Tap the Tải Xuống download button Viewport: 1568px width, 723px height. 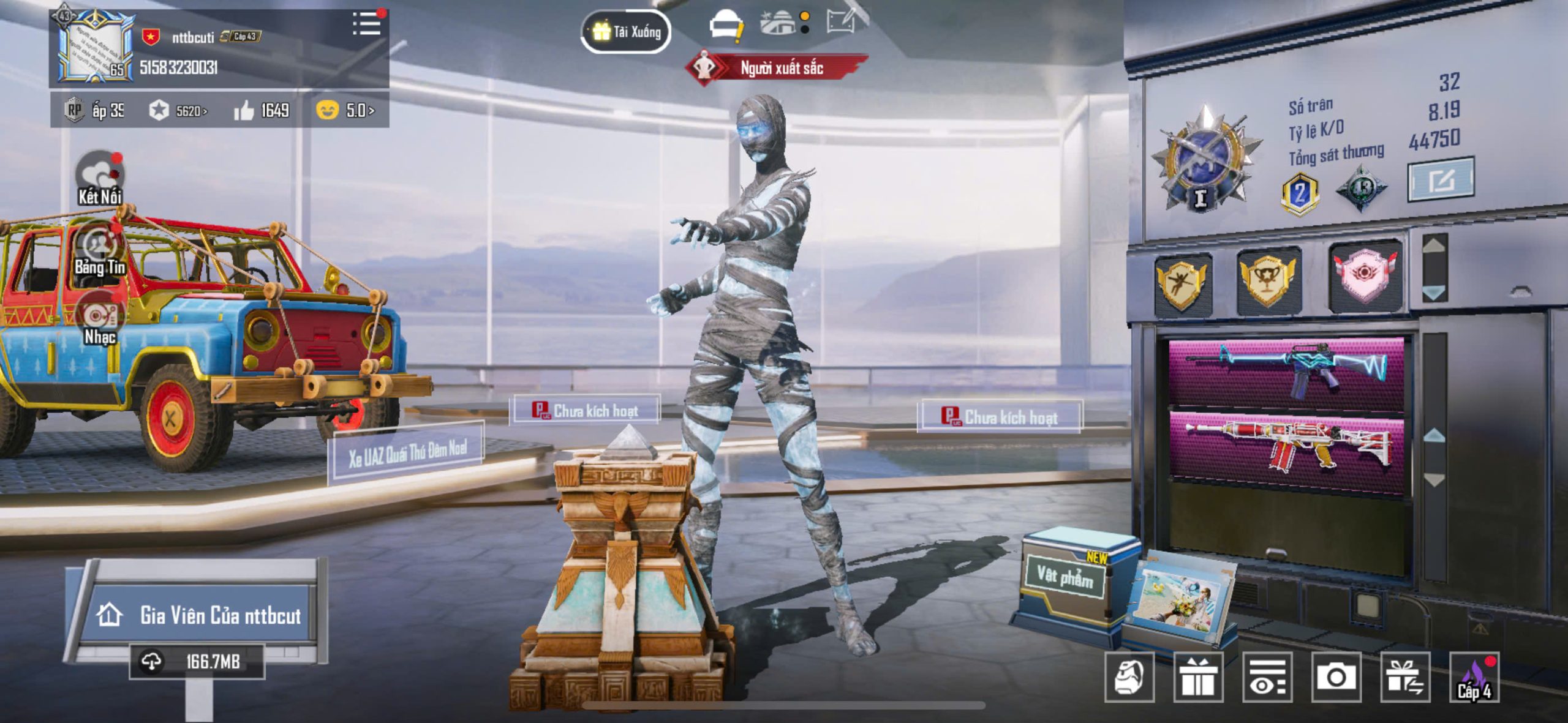(625, 31)
